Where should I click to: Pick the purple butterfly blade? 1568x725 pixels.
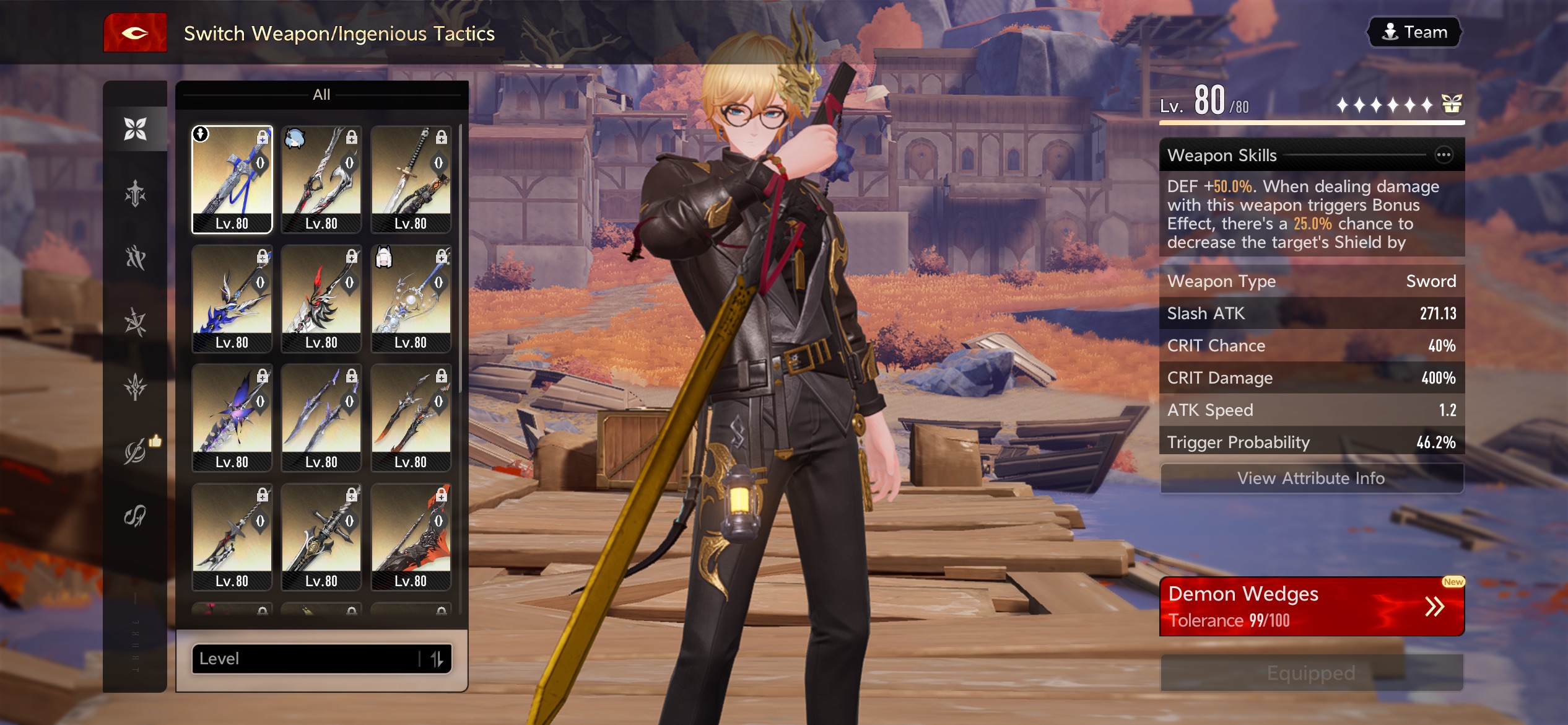coord(232,418)
